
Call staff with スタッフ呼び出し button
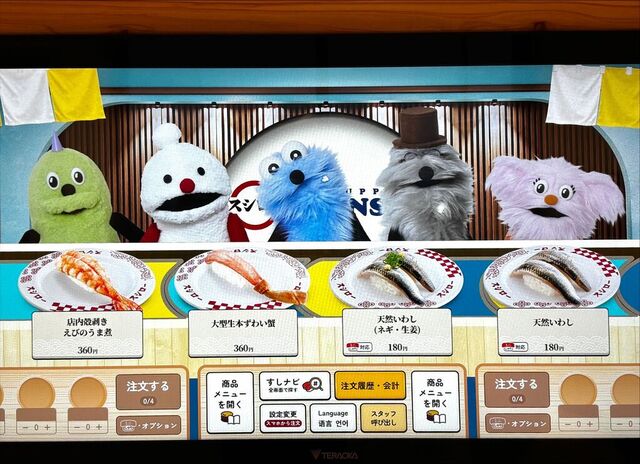pyautogui.click(x=383, y=418)
